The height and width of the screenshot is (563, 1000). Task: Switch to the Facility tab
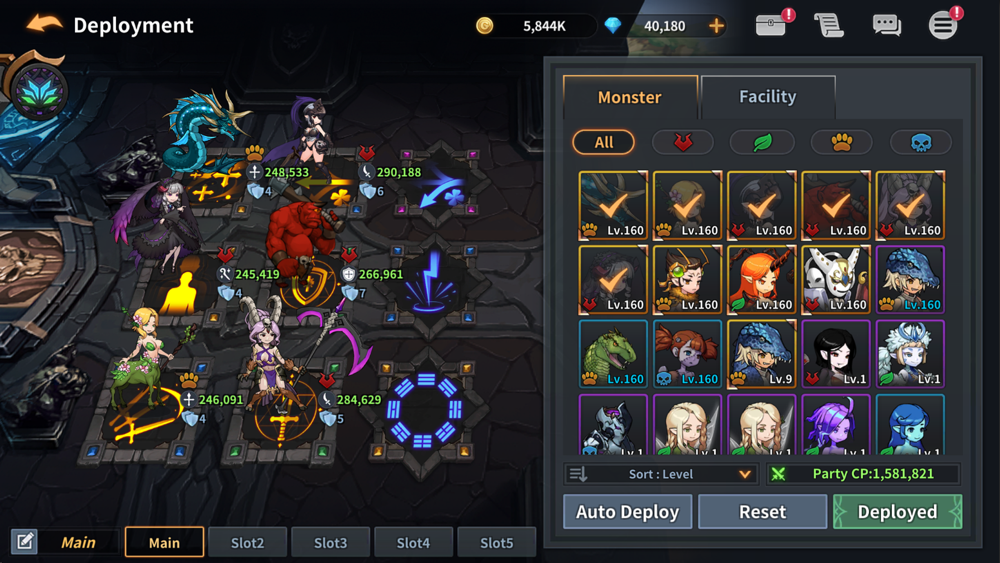tap(767, 97)
